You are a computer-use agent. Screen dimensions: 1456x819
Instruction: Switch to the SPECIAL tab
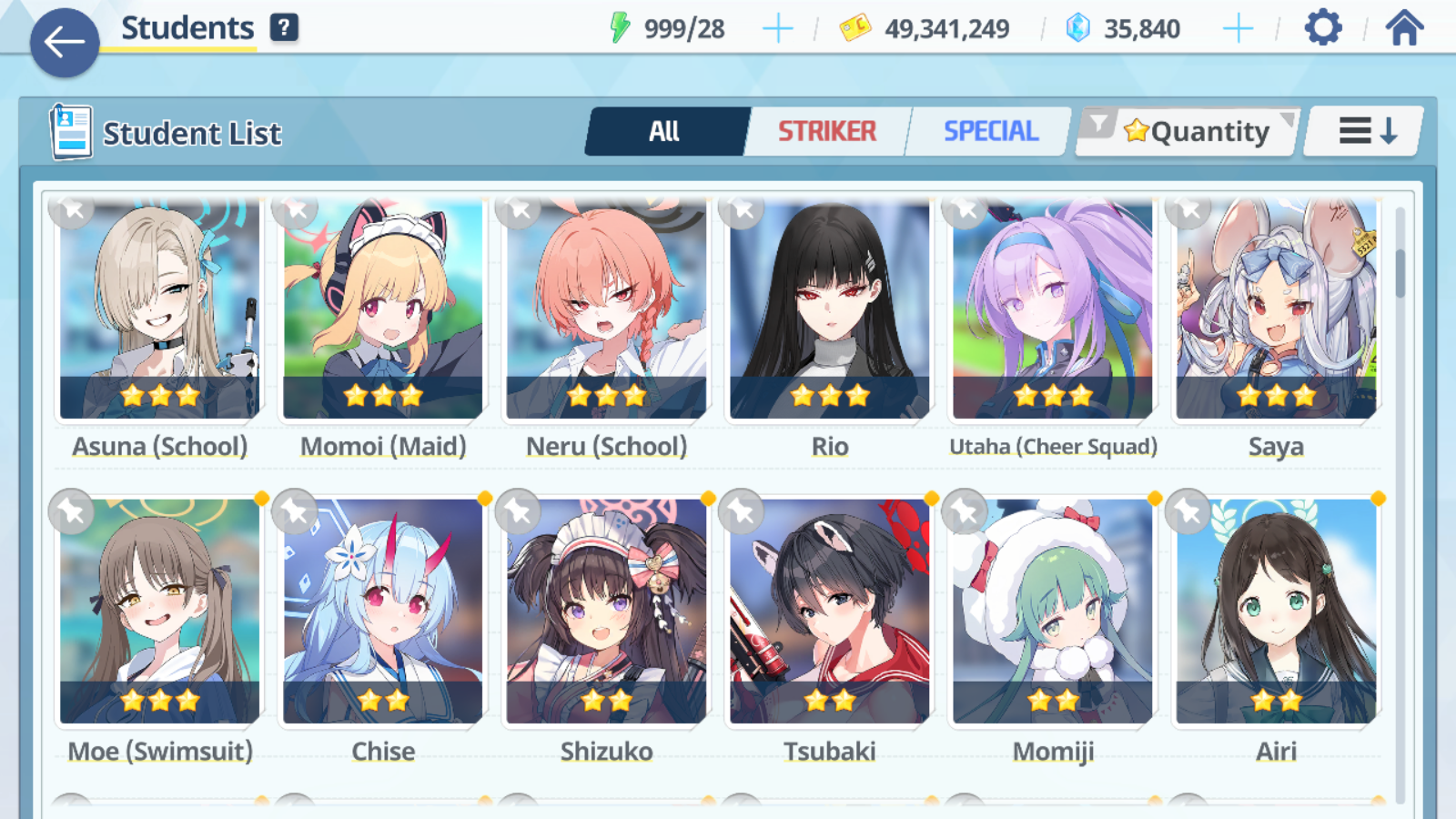pyautogui.click(x=990, y=132)
